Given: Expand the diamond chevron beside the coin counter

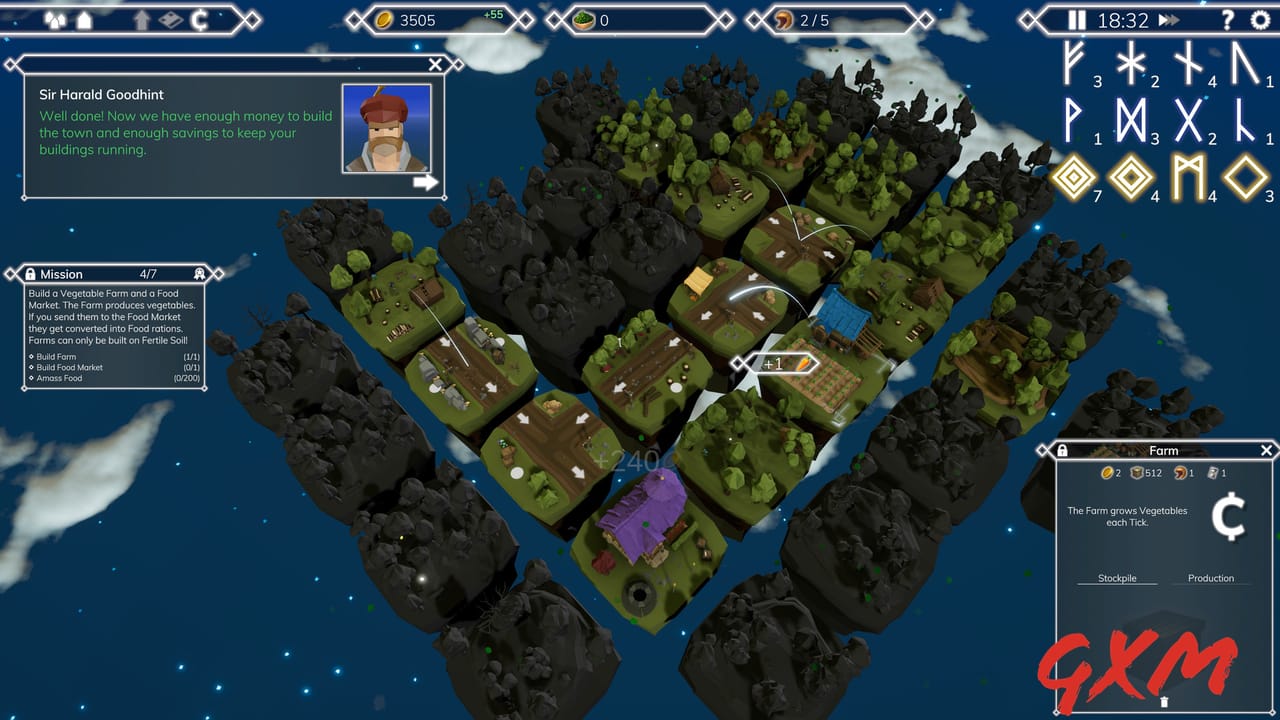Looking at the screenshot, I should pos(526,19).
